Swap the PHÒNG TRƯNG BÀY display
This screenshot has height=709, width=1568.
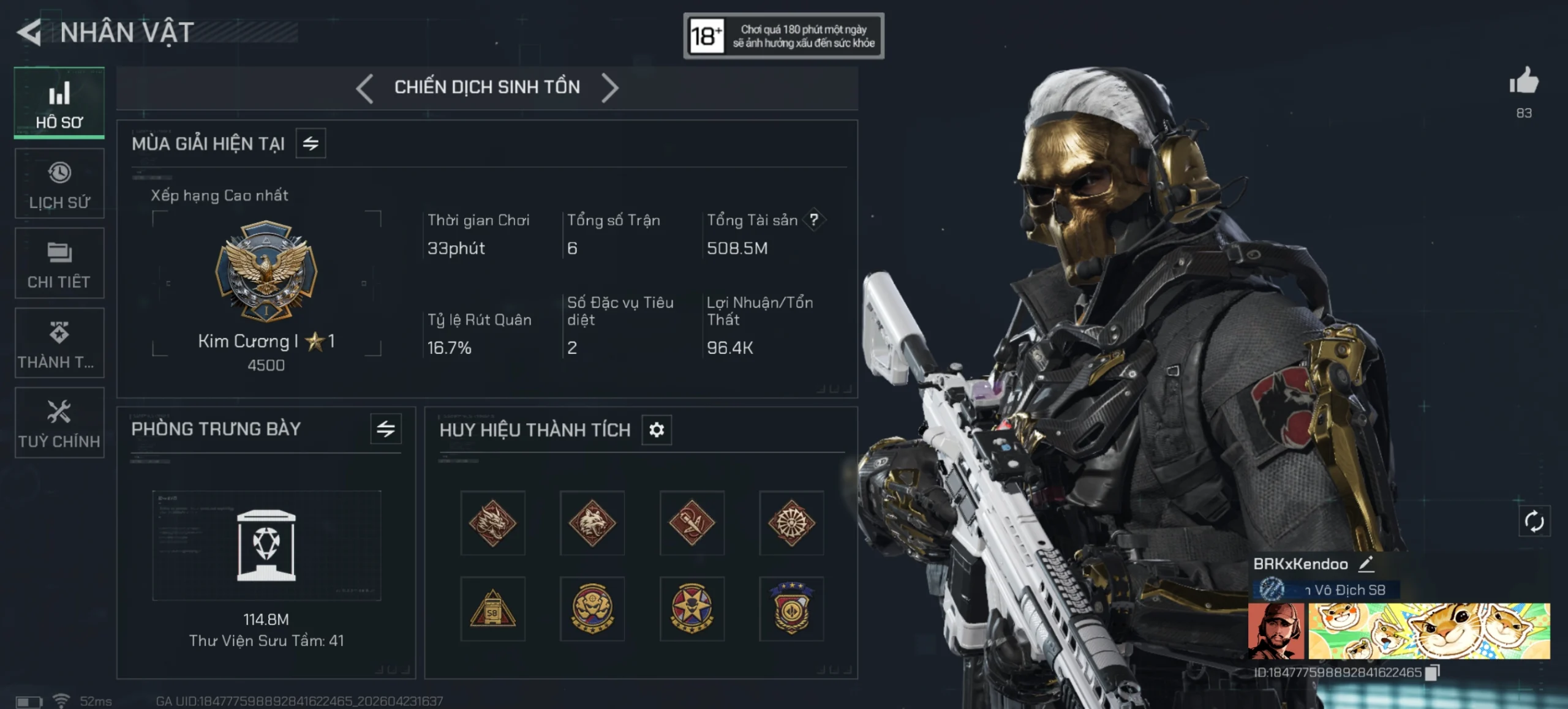click(385, 429)
